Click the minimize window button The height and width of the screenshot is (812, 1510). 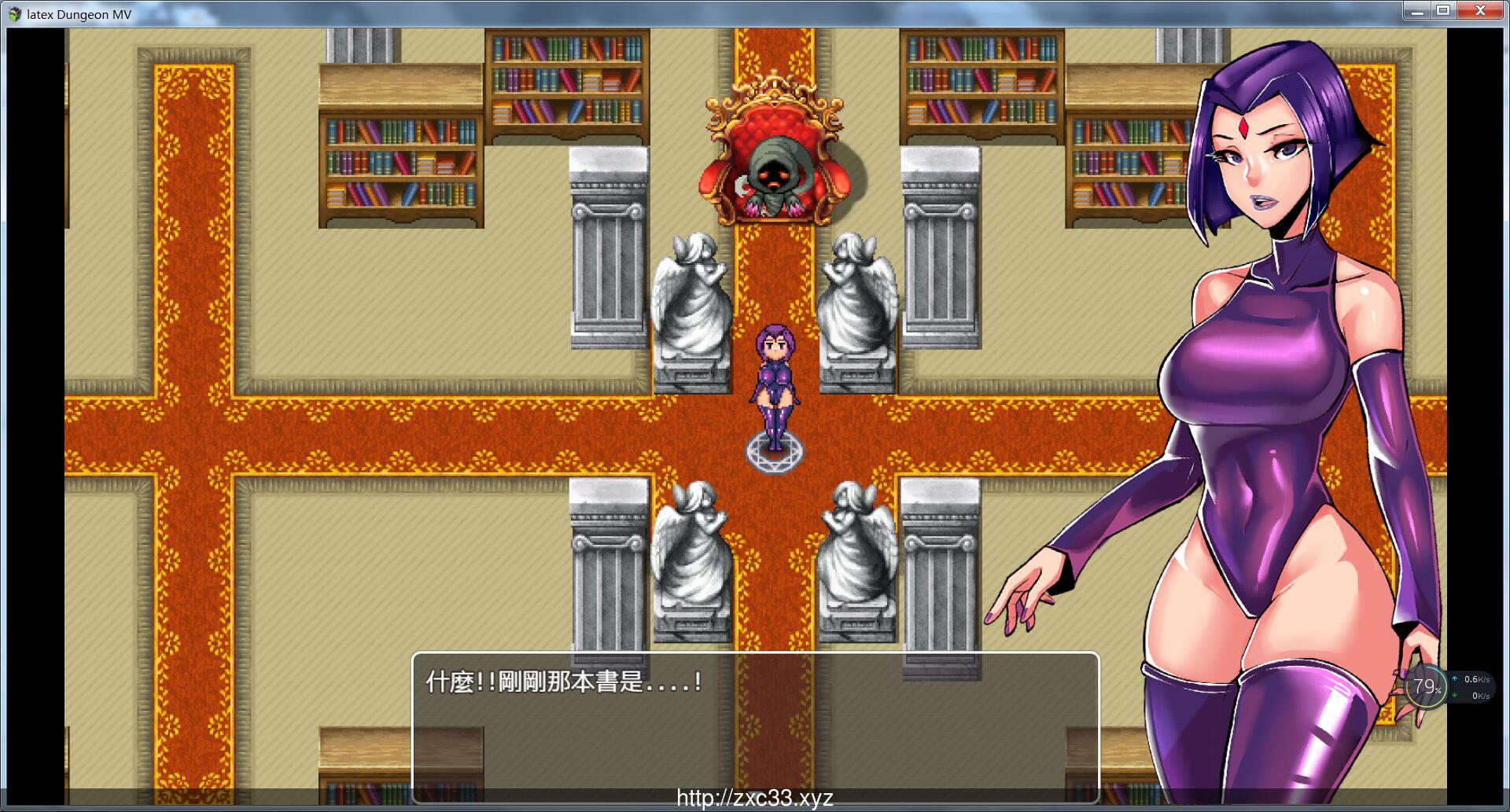[x=1418, y=11]
